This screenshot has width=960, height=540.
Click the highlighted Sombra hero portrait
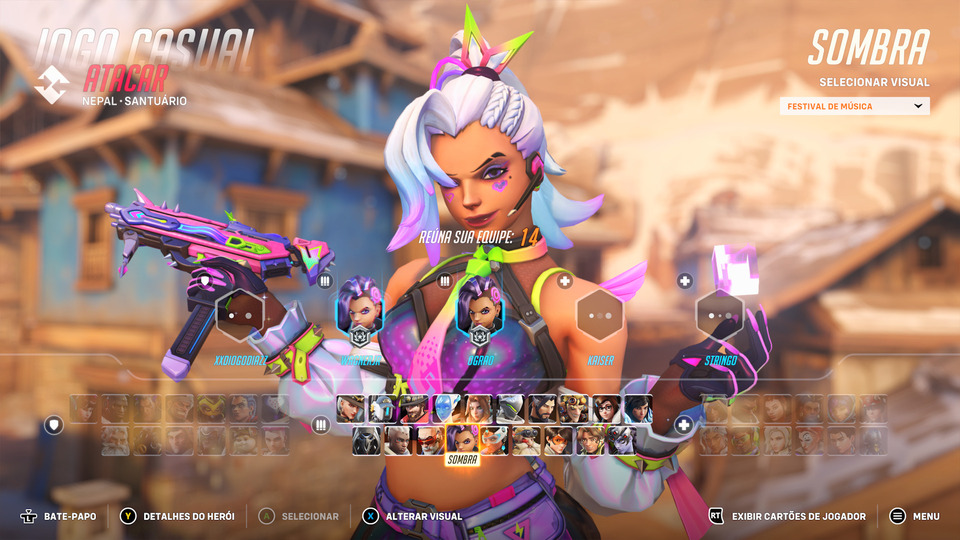(x=461, y=440)
